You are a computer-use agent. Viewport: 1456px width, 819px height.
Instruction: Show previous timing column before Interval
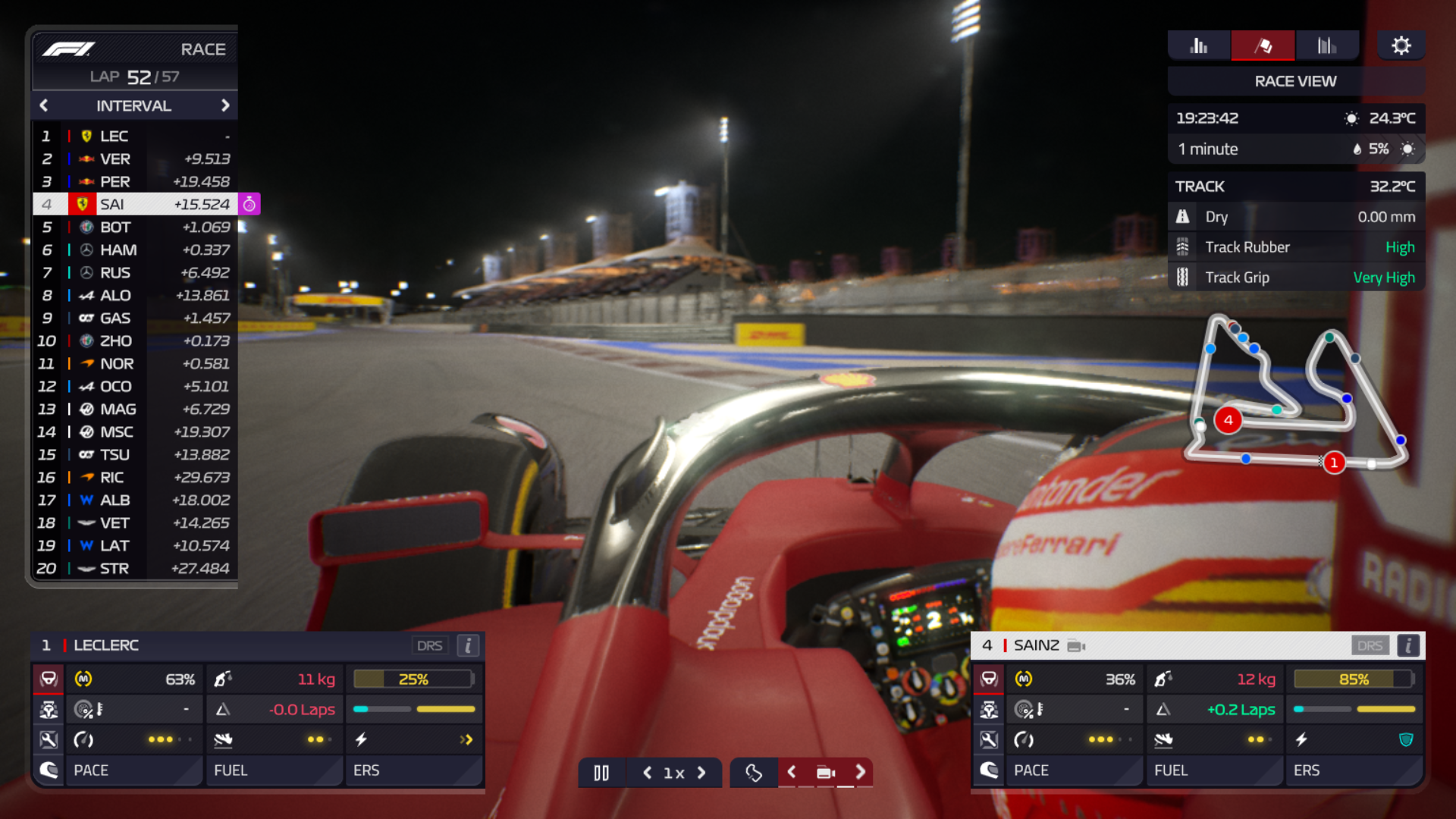click(44, 105)
